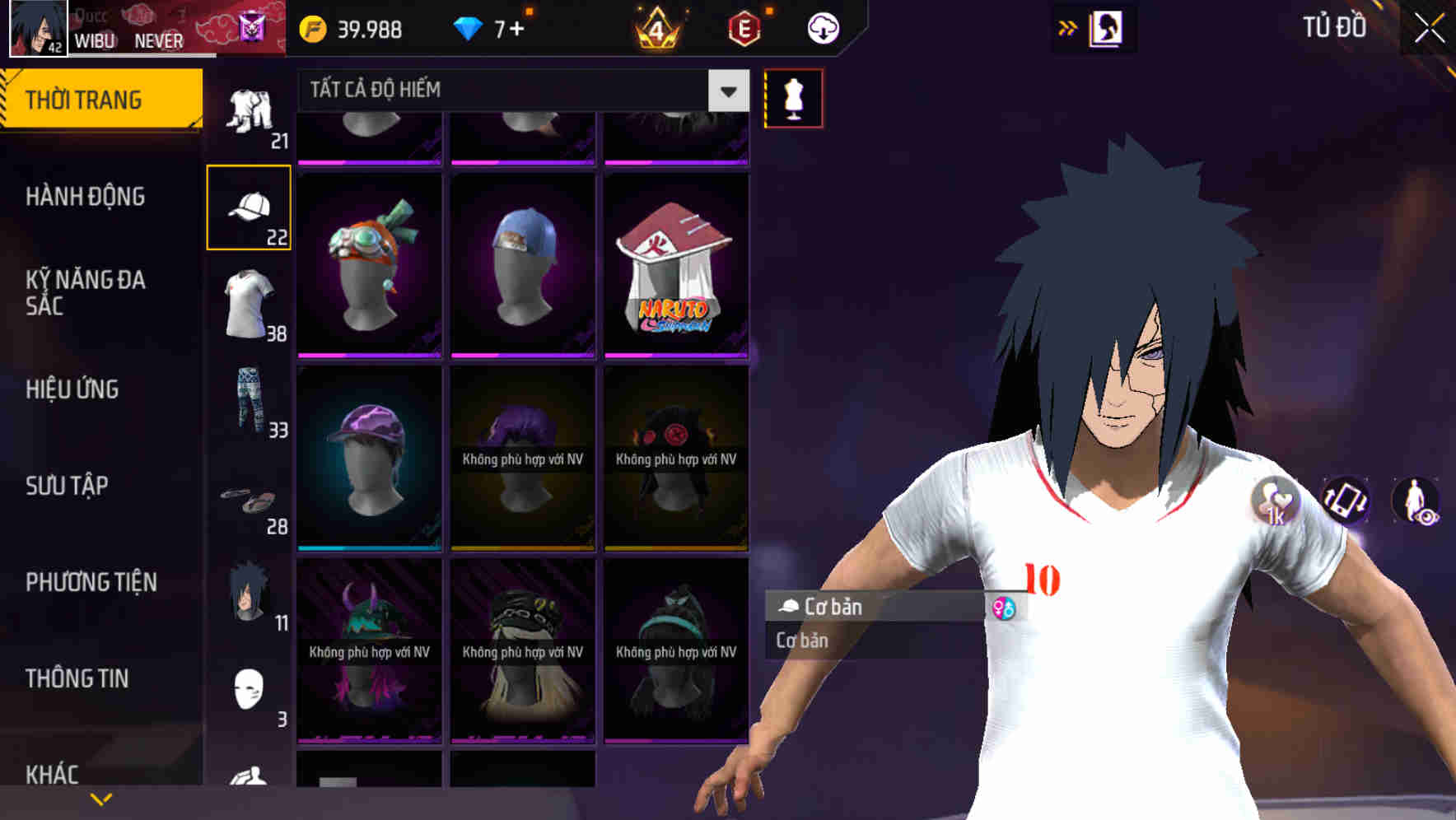Collapse the top bar using the double chevron
This screenshot has width=1456, height=820.
click(1066, 26)
